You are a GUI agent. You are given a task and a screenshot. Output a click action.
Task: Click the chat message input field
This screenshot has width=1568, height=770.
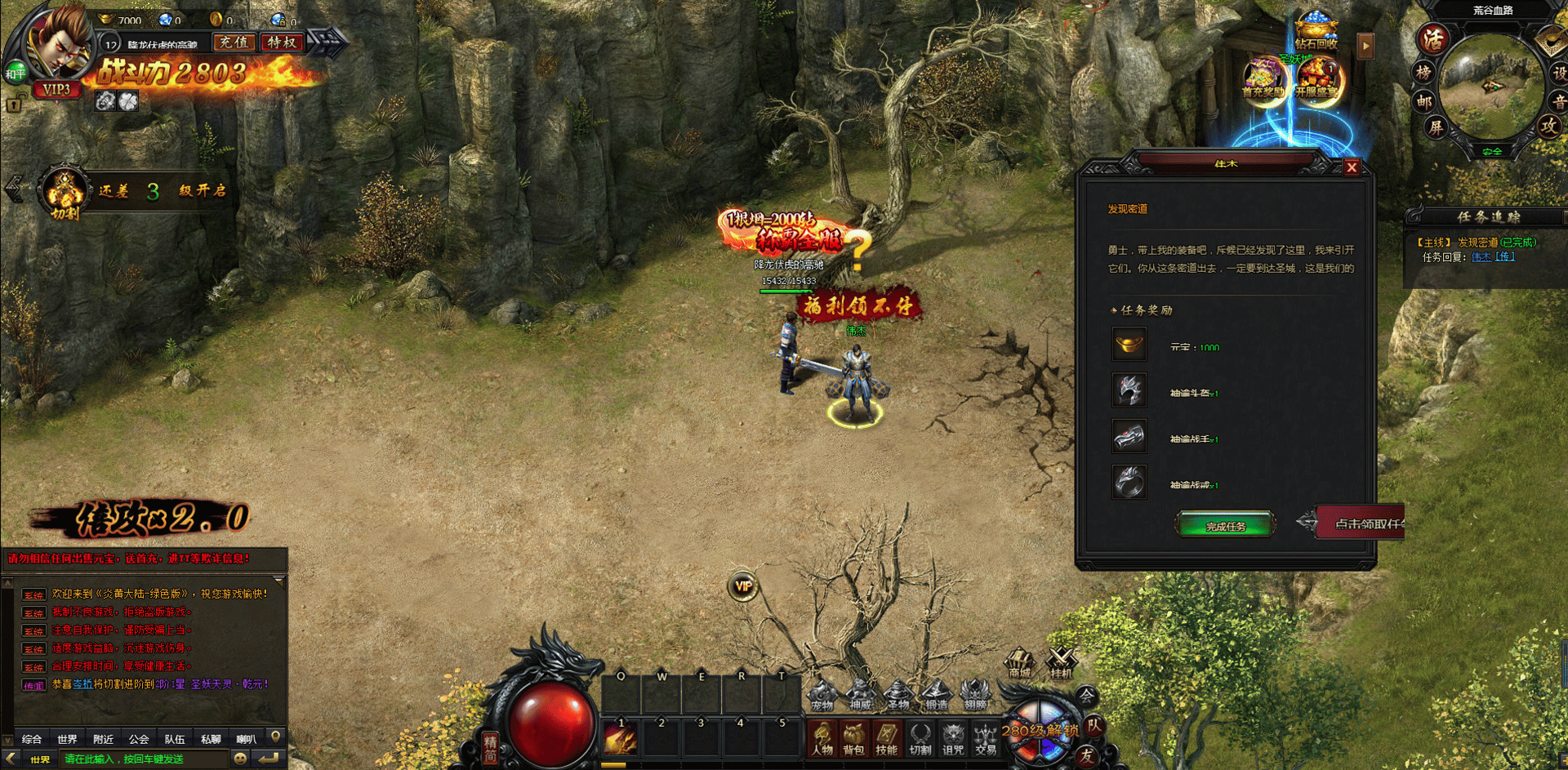(143, 759)
